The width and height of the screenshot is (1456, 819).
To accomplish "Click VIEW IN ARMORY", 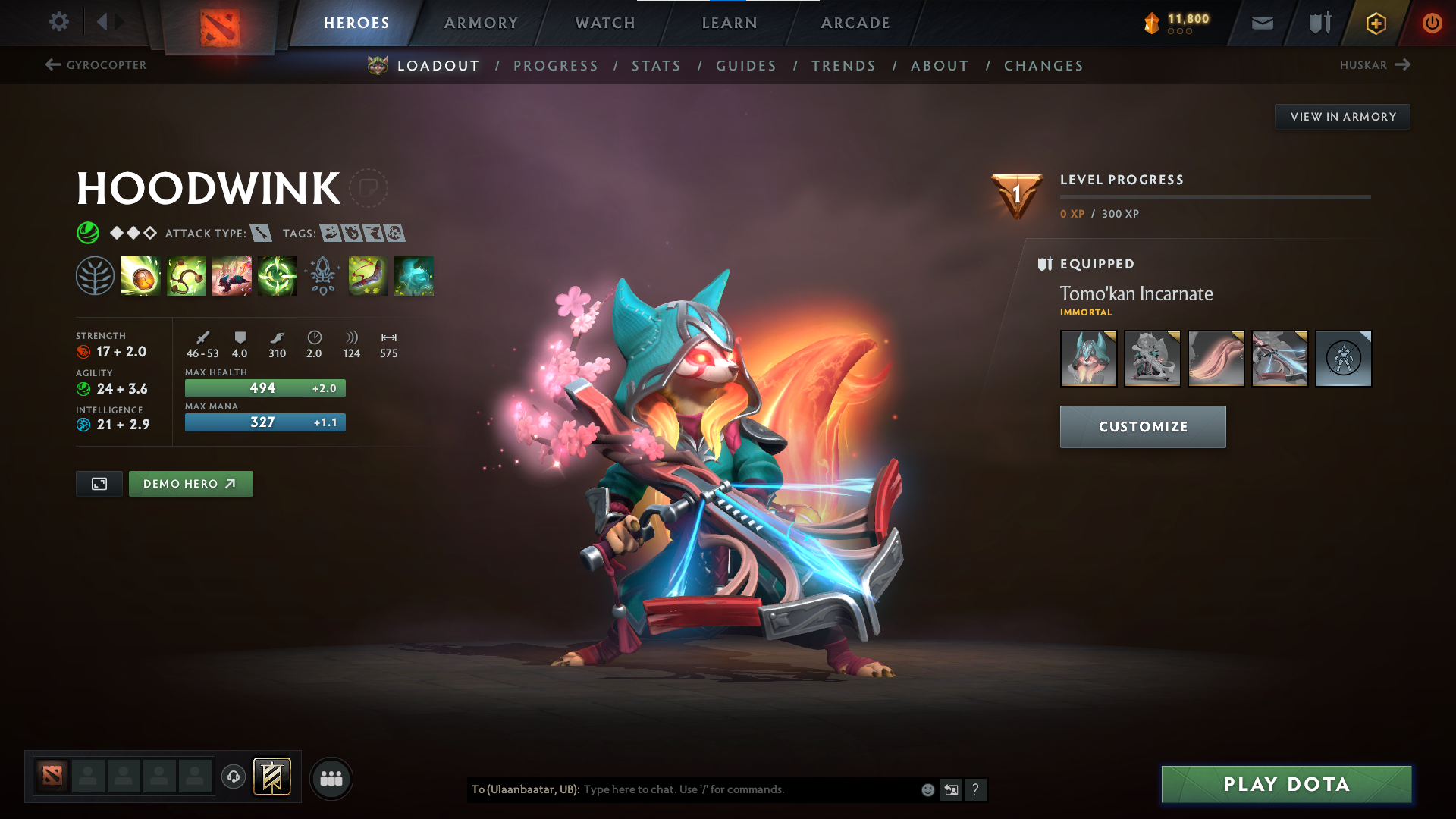I will point(1342,116).
